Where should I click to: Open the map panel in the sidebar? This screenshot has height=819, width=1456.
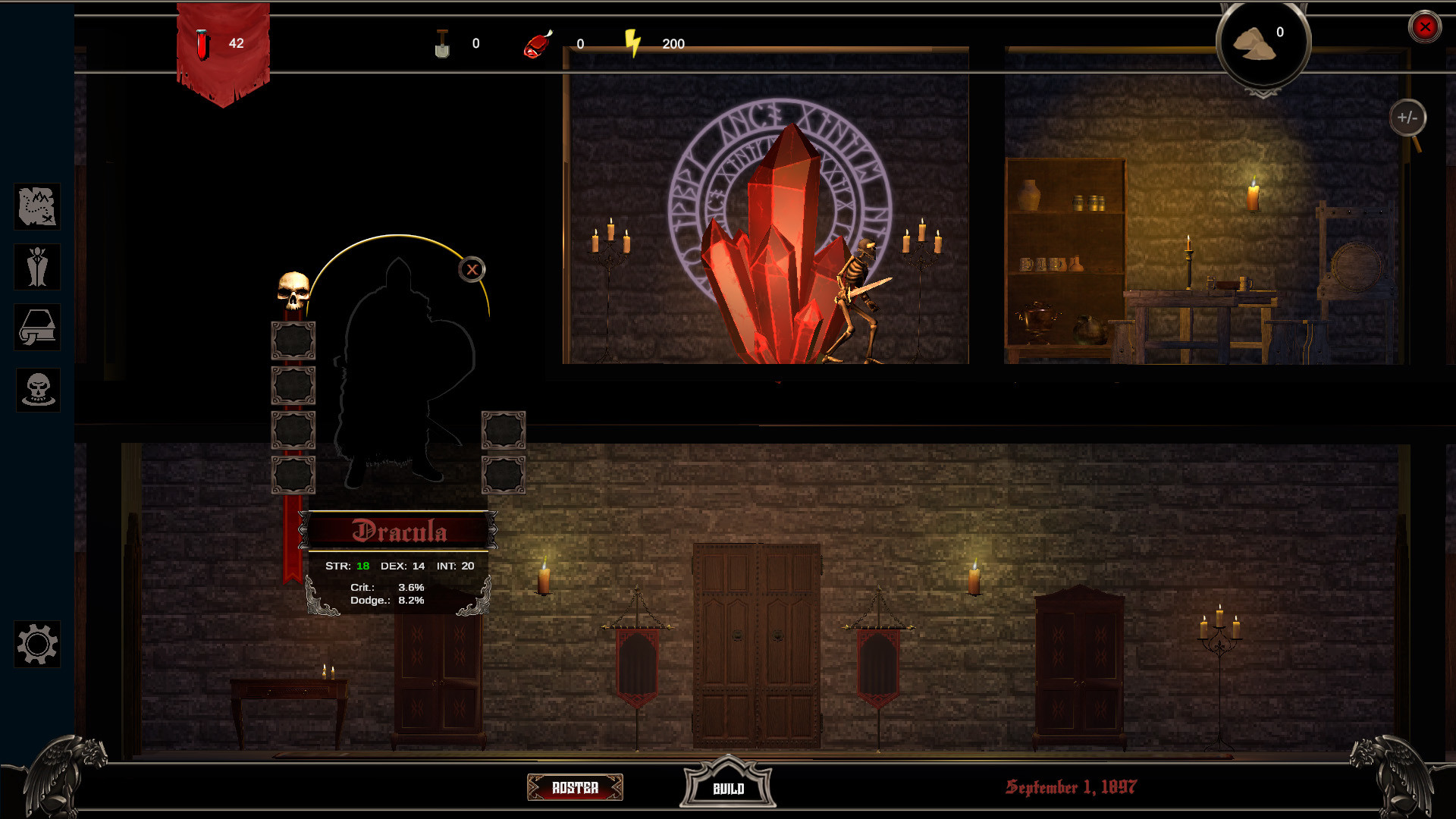point(37,206)
